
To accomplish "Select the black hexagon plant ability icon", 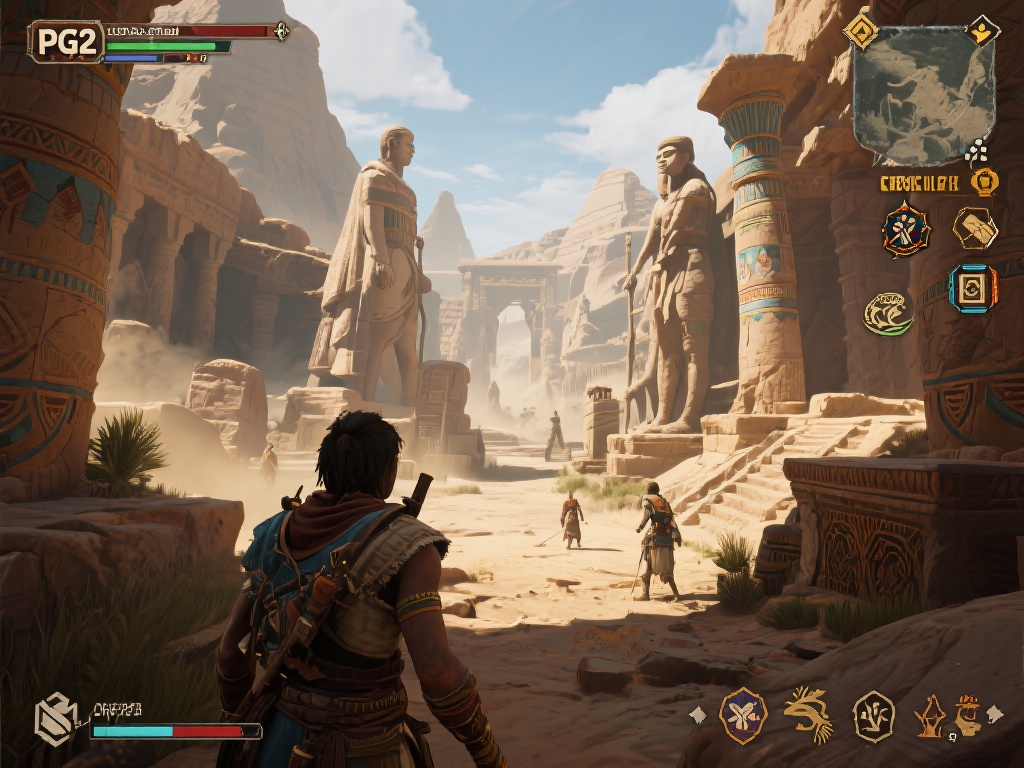I will (873, 716).
